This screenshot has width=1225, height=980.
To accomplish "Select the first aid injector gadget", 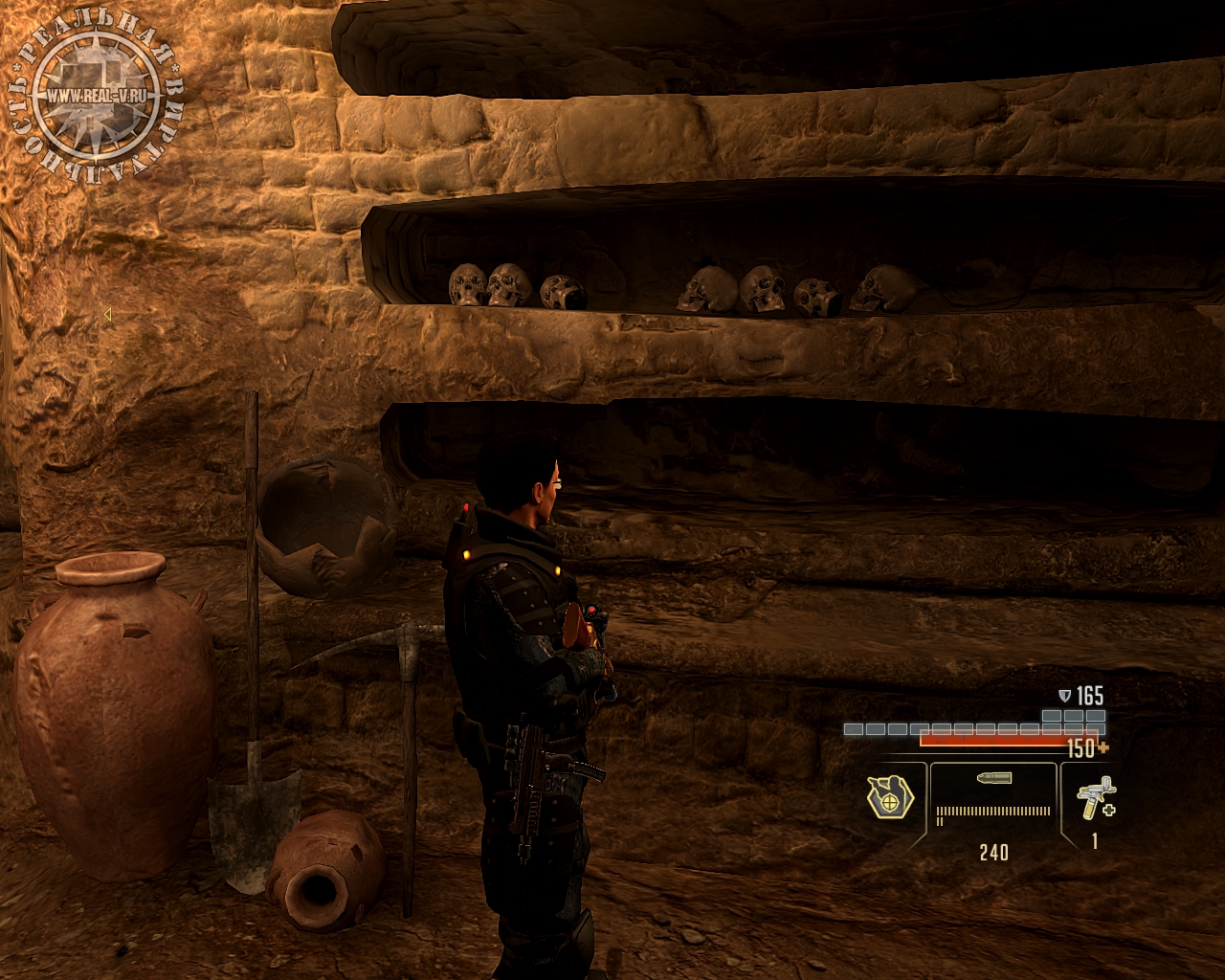I will [x=1095, y=797].
